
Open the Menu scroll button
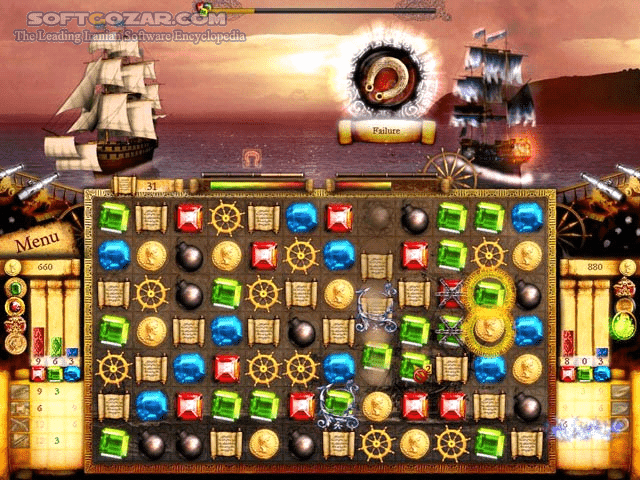point(35,241)
